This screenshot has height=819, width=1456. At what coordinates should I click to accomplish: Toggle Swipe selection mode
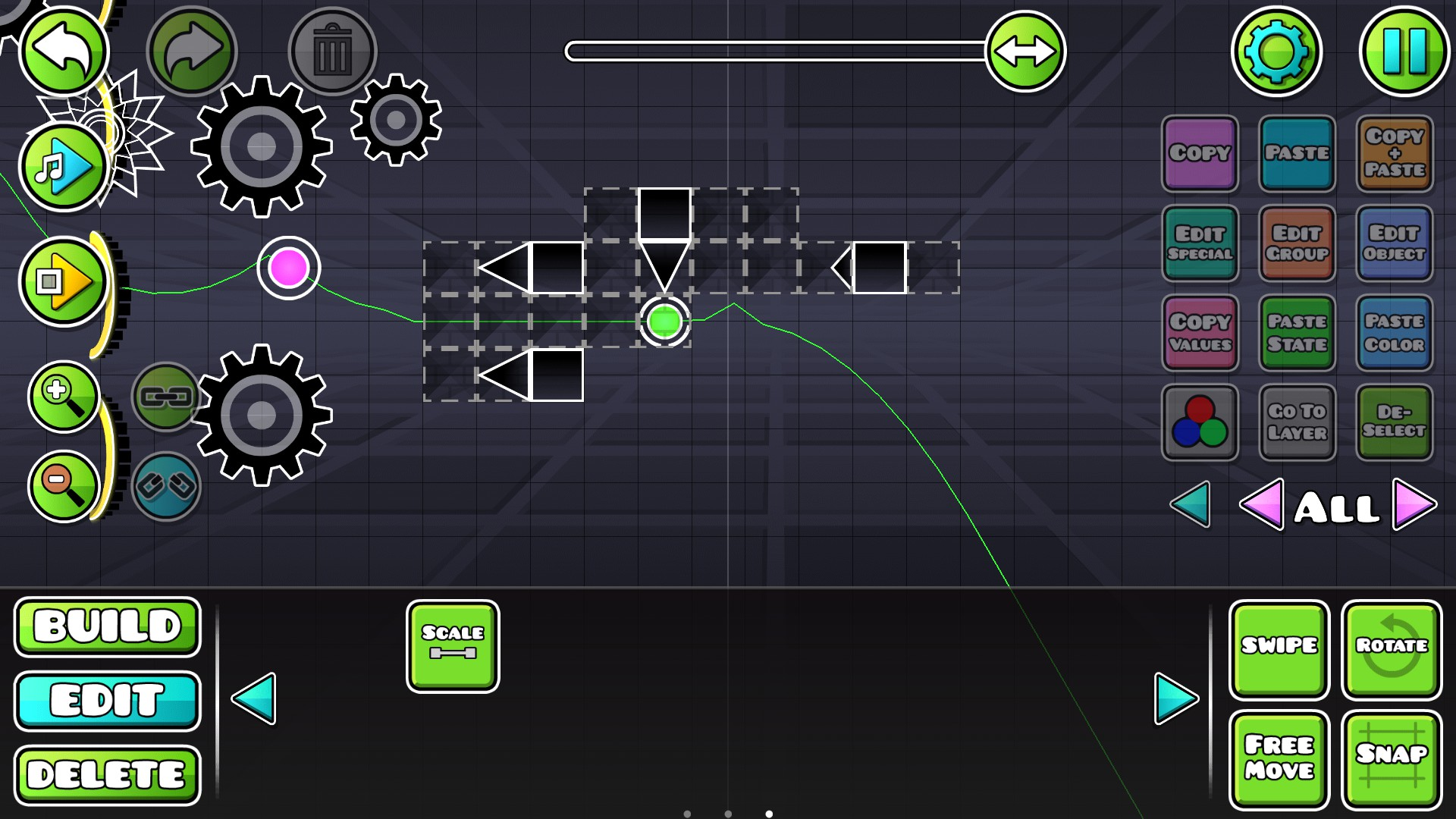pos(1279,648)
